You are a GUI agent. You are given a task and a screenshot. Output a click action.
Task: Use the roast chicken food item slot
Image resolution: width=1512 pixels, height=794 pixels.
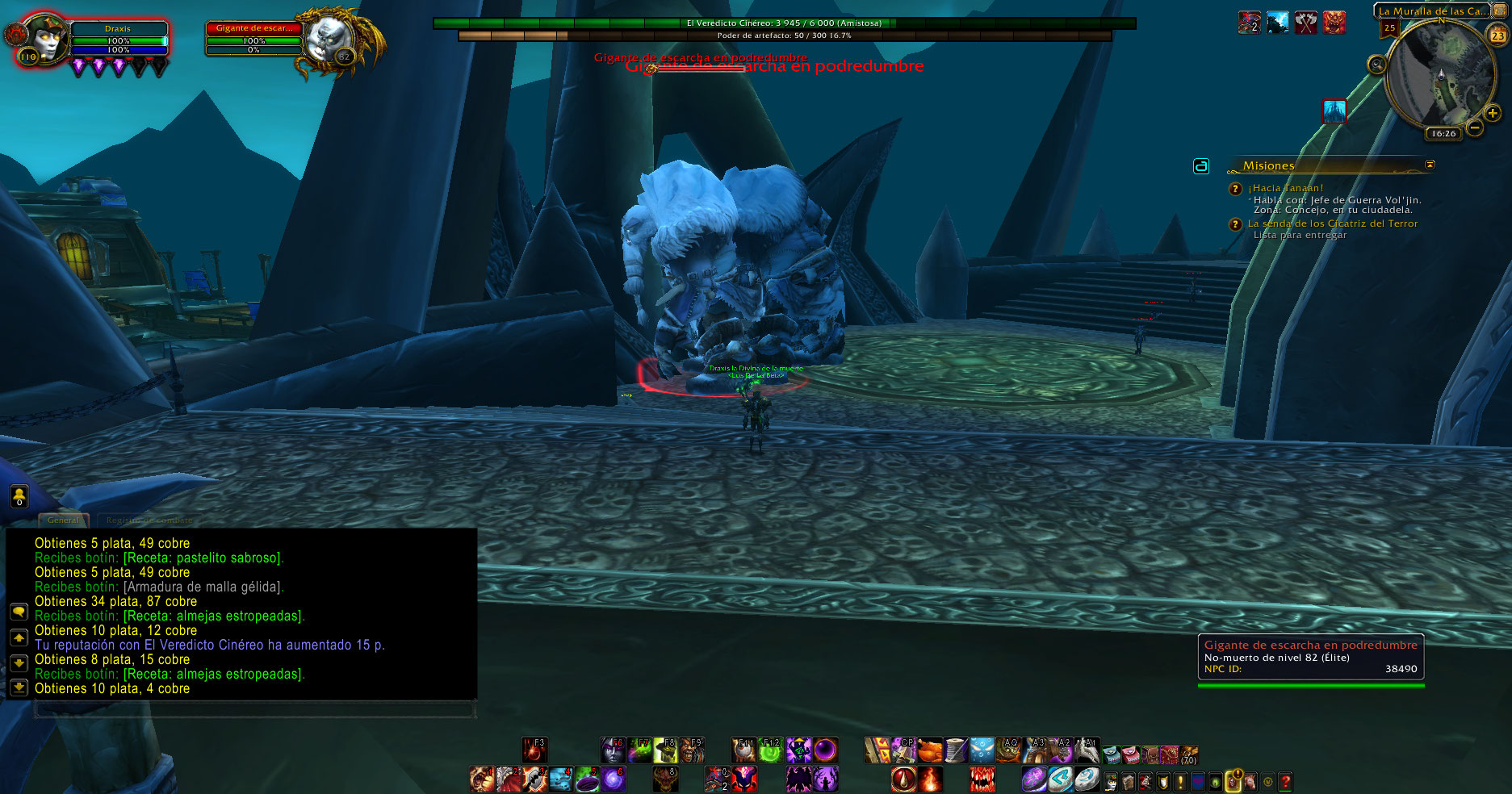tap(930, 750)
